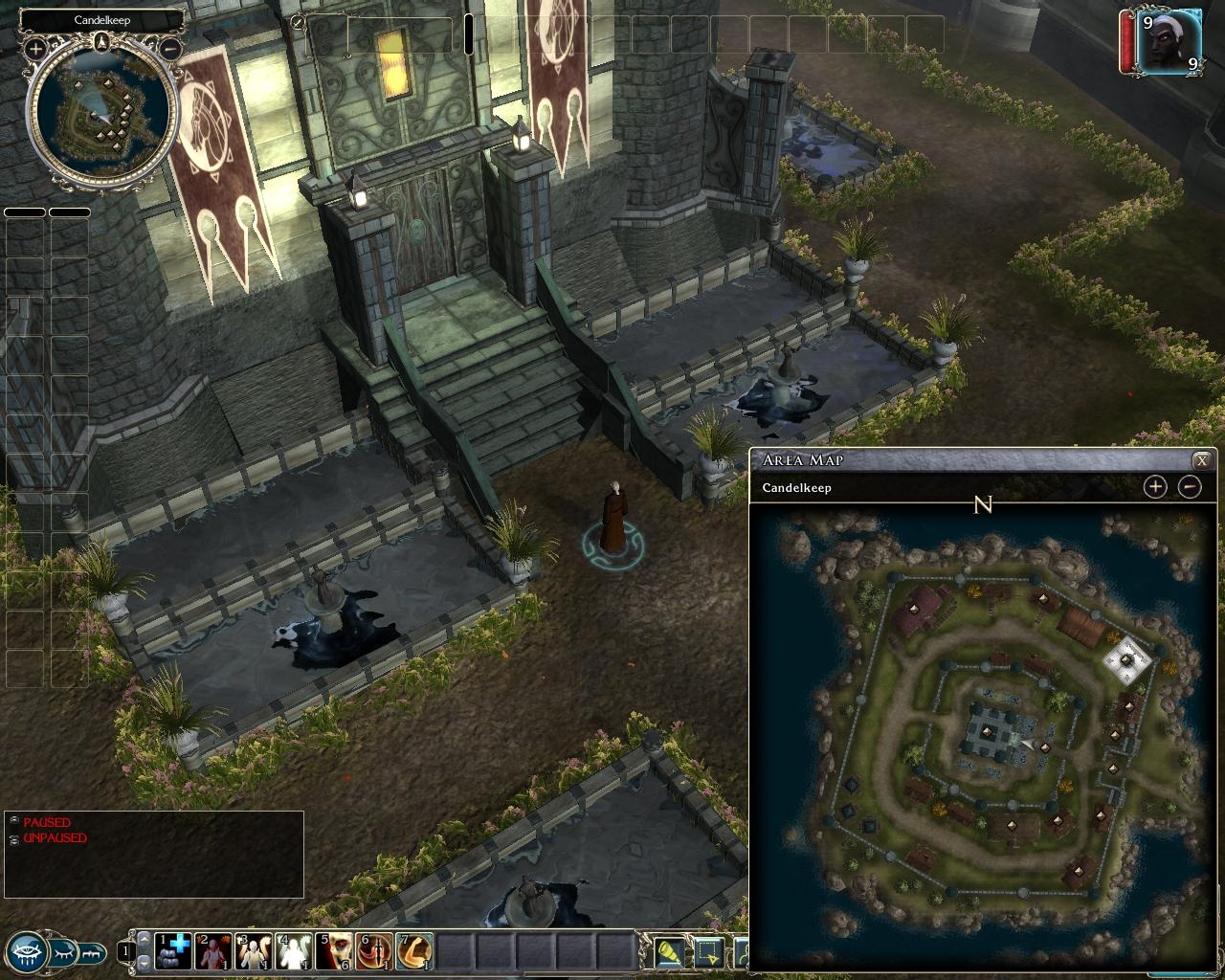This screenshot has height=980, width=1225.
Task: Zoom out the Area Map with minus button
Action: pyautogui.click(x=1189, y=487)
